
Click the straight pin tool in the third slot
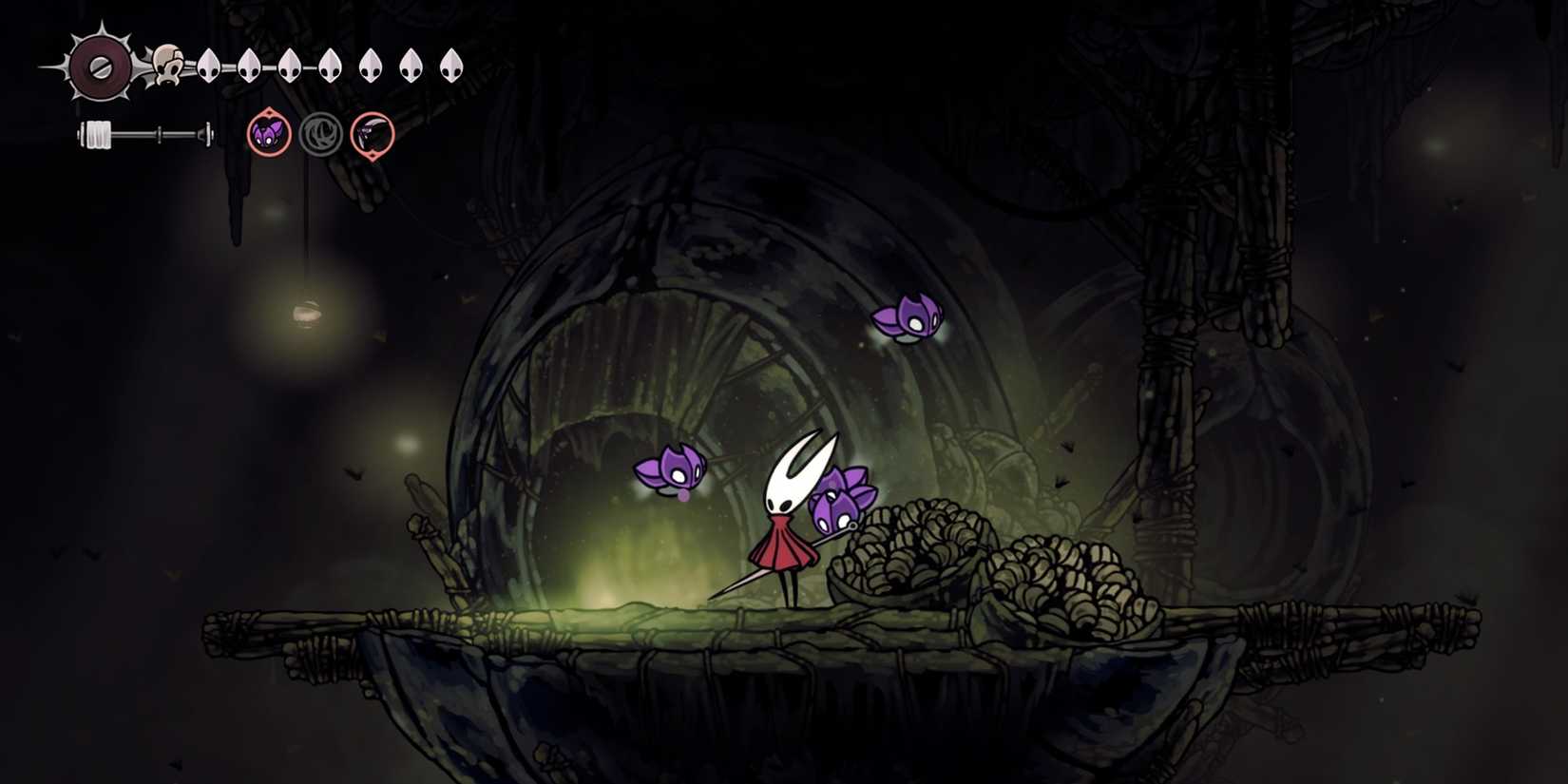click(373, 132)
